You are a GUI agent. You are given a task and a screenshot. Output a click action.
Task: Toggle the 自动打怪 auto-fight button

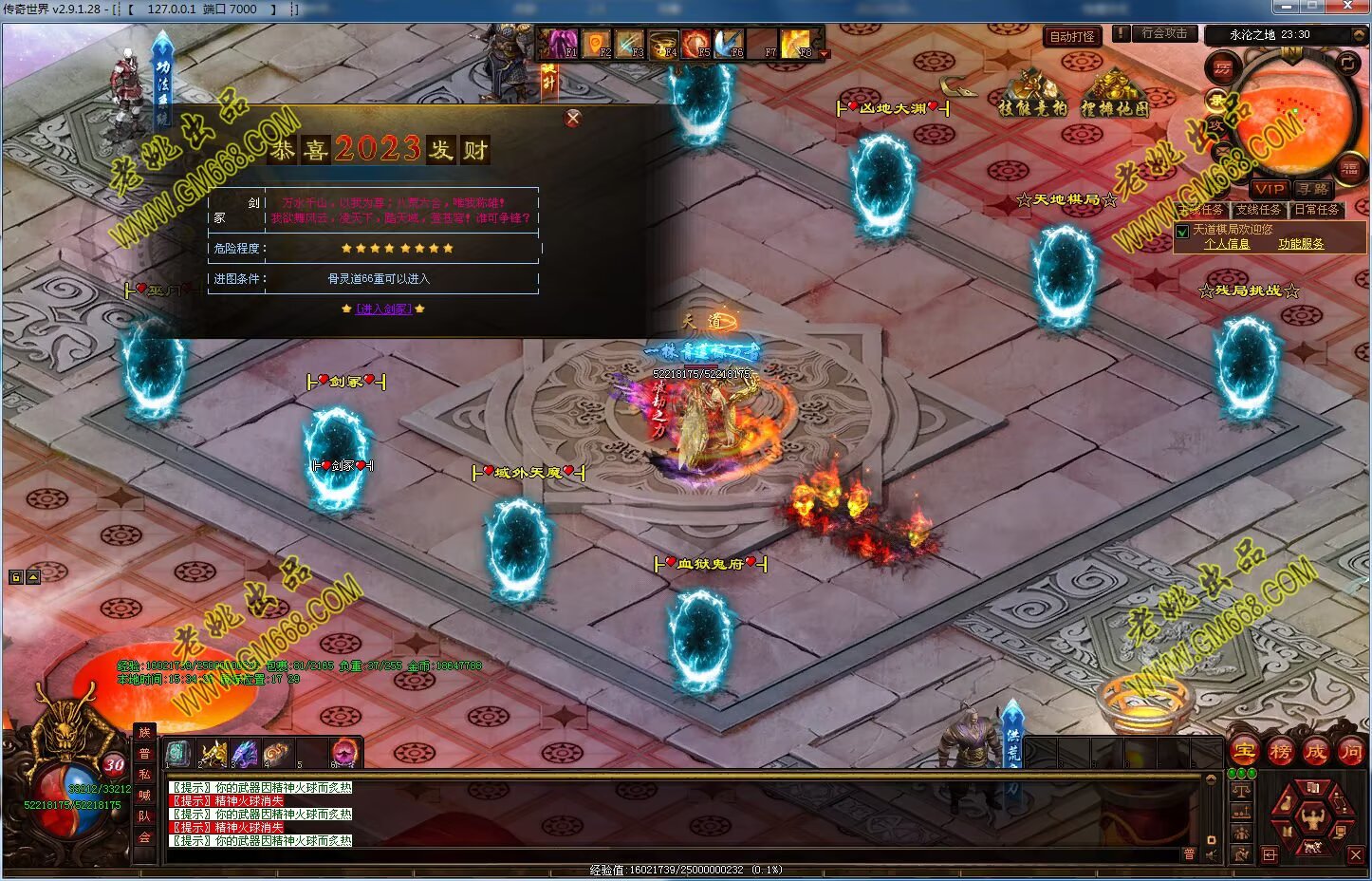click(1072, 37)
